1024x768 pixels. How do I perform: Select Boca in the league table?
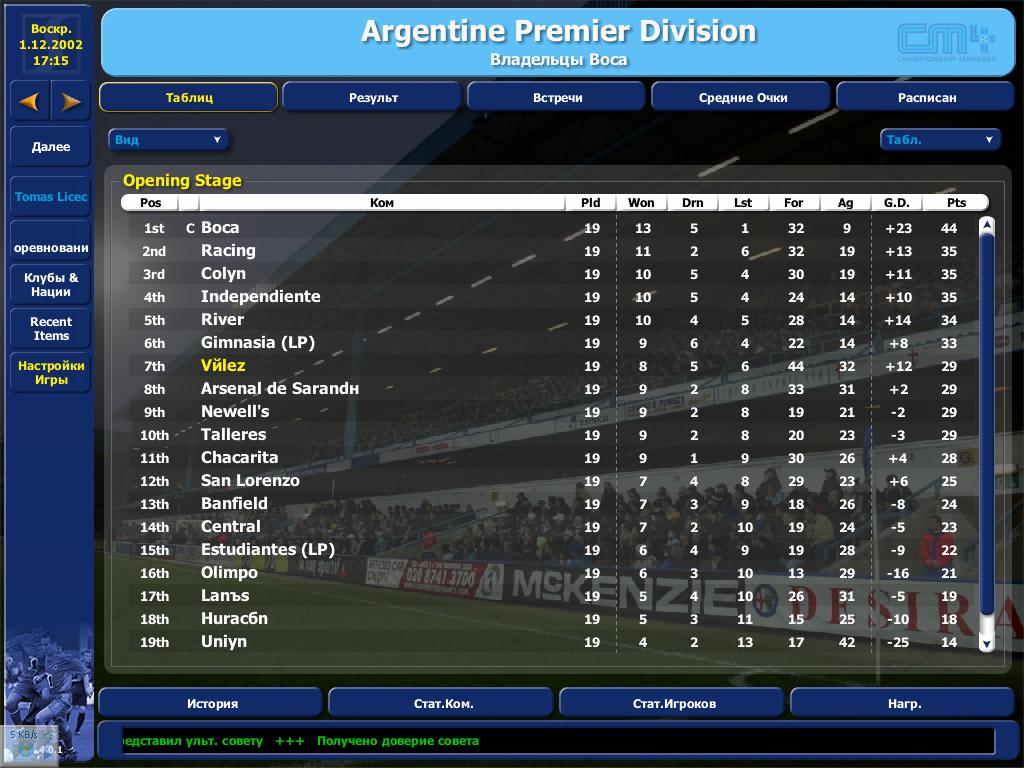coord(220,228)
